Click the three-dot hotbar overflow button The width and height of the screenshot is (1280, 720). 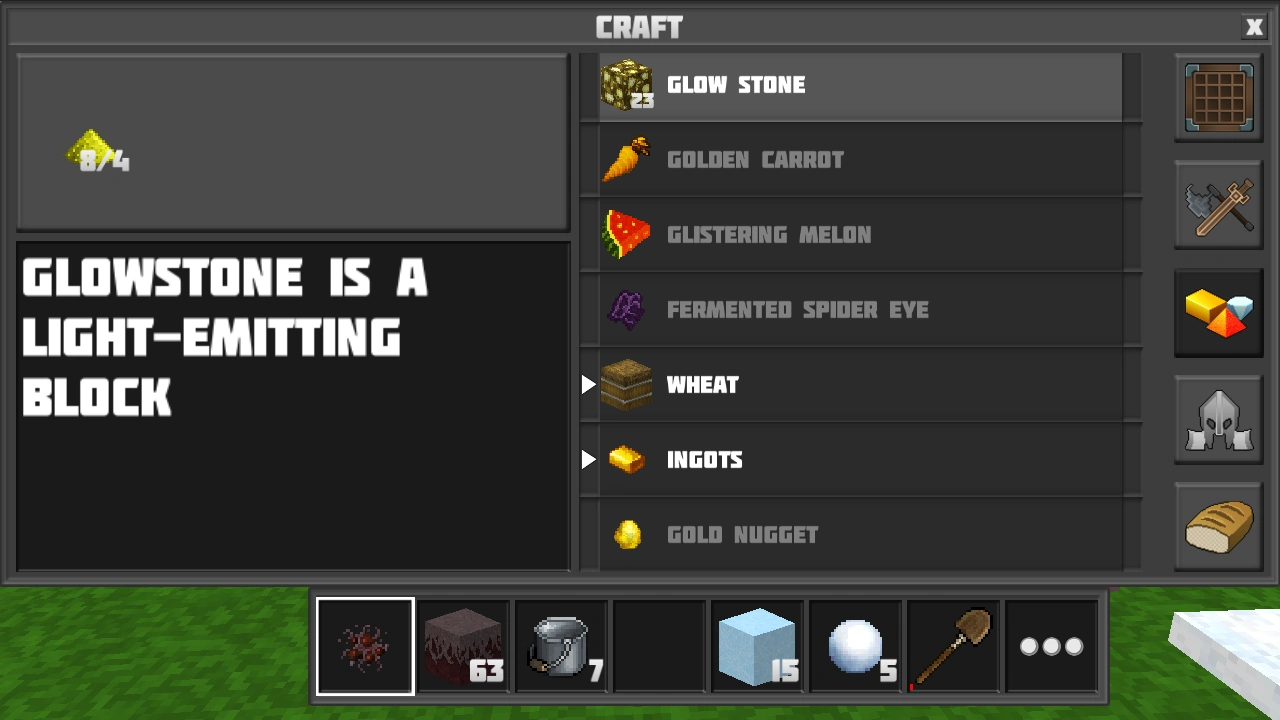tap(1051, 645)
